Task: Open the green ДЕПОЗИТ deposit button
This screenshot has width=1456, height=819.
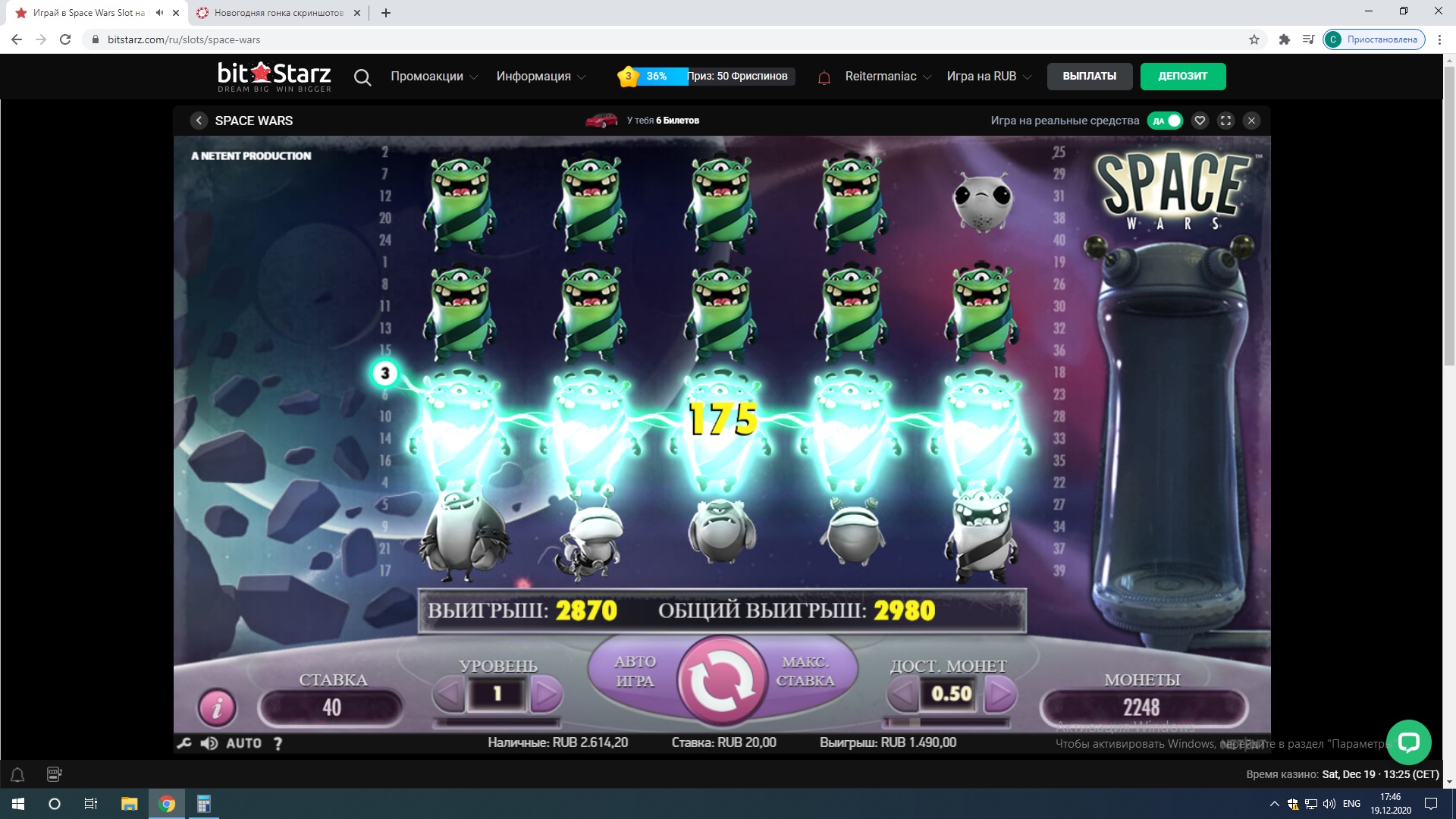Action: 1182,76
